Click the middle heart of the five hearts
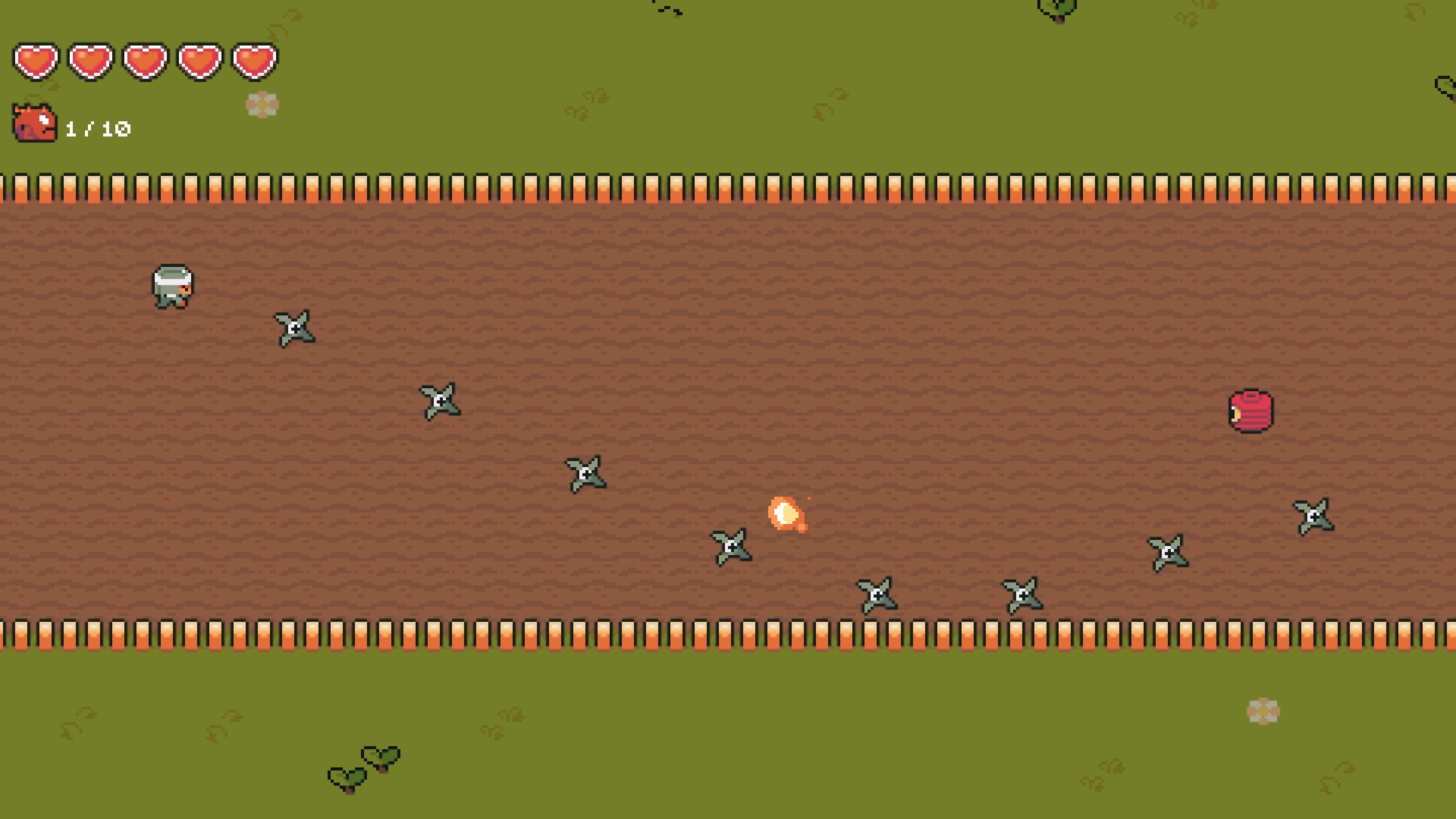The width and height of the screenshot is (1456, 819). 145,62
